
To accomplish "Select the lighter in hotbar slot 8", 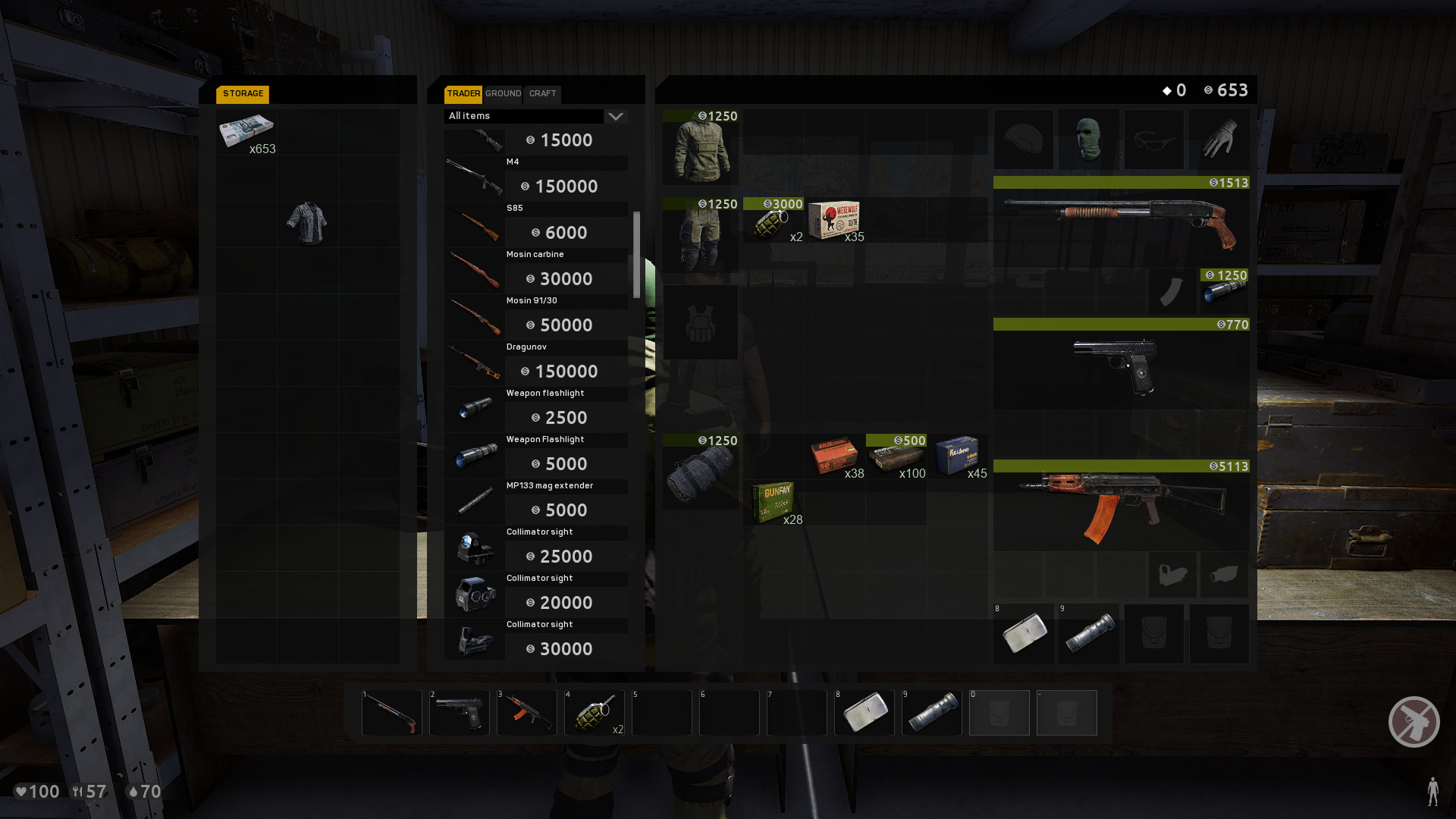I will click(x=864, y=713).
